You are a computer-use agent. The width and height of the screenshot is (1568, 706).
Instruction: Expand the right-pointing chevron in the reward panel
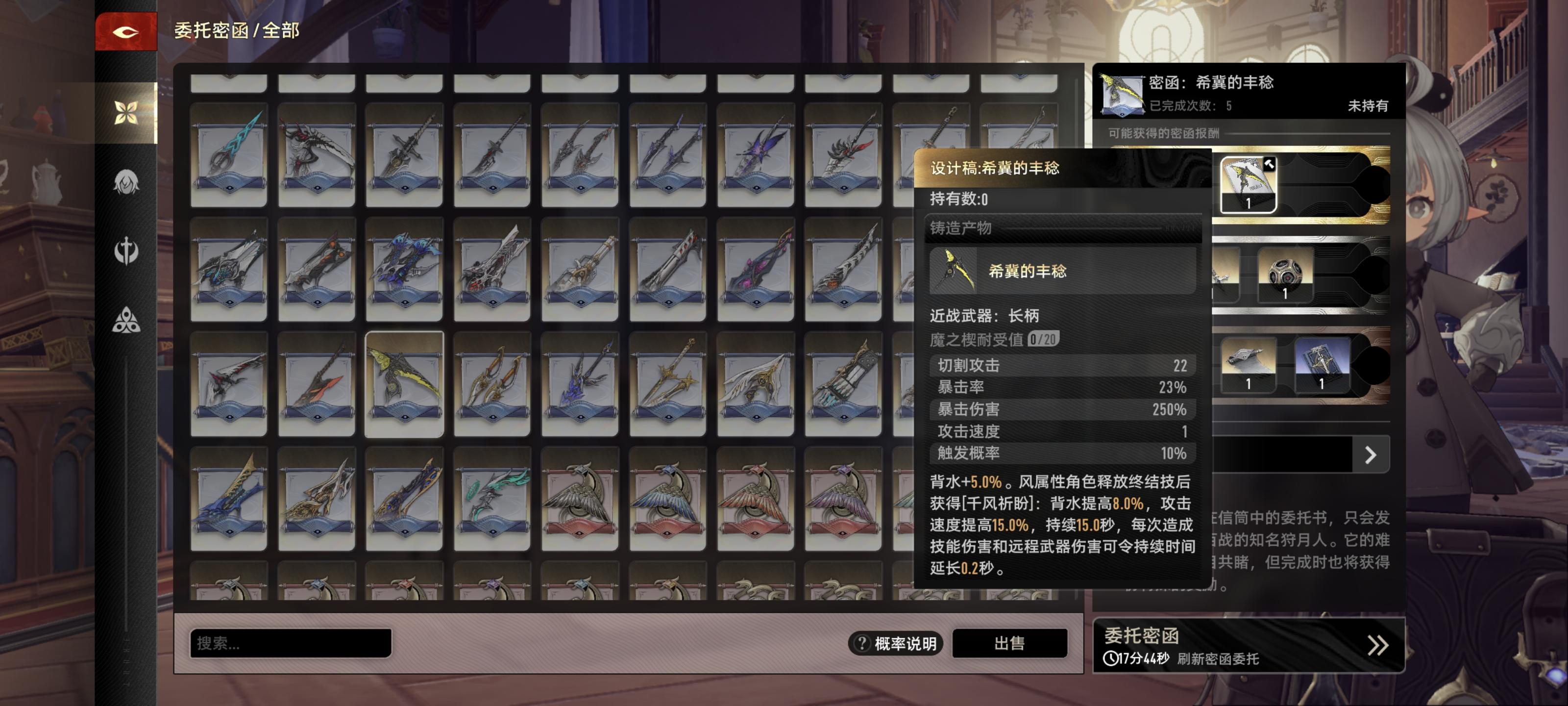(x=1371, y=454)
